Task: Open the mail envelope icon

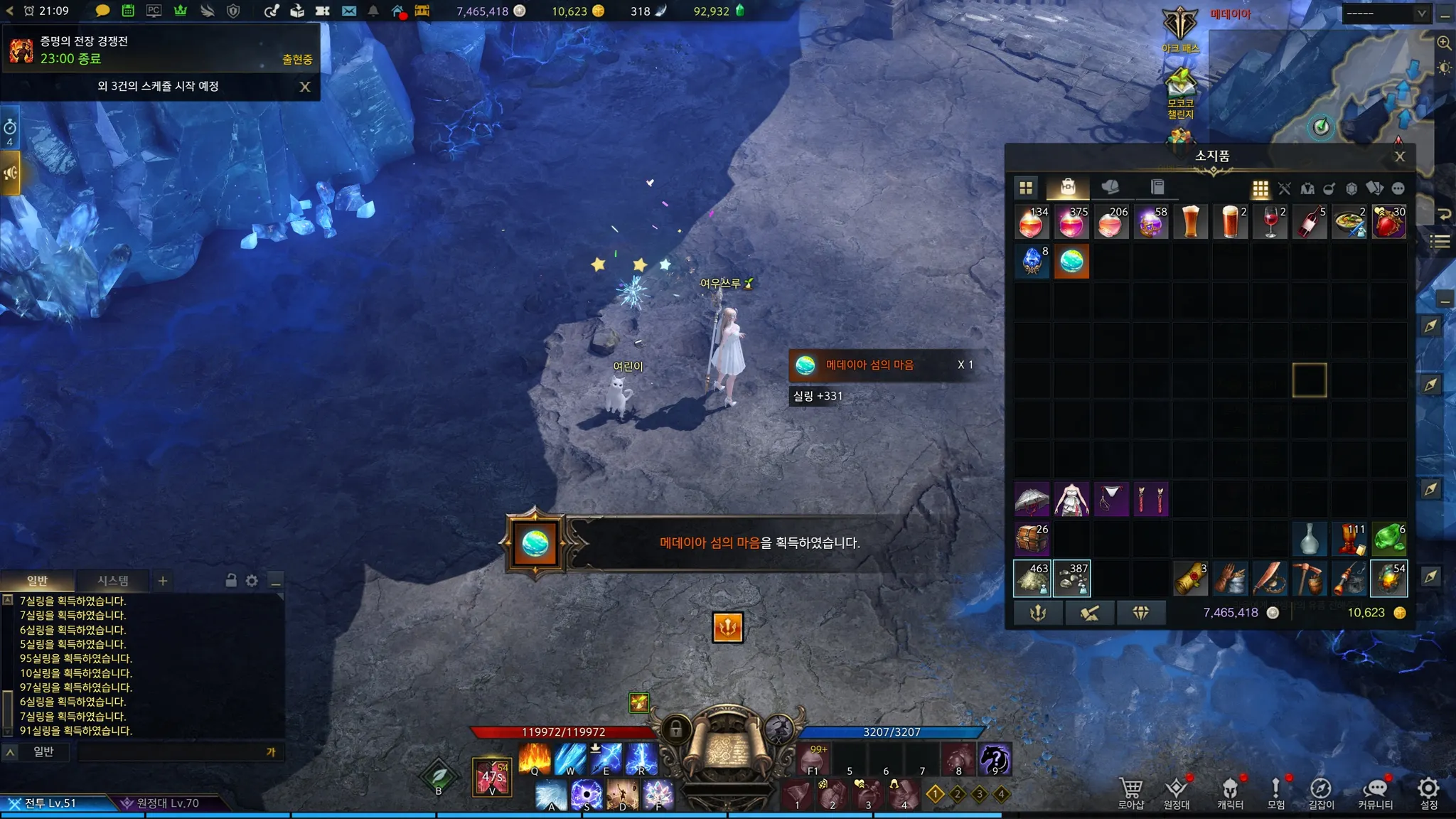Action: coord(348,11)
